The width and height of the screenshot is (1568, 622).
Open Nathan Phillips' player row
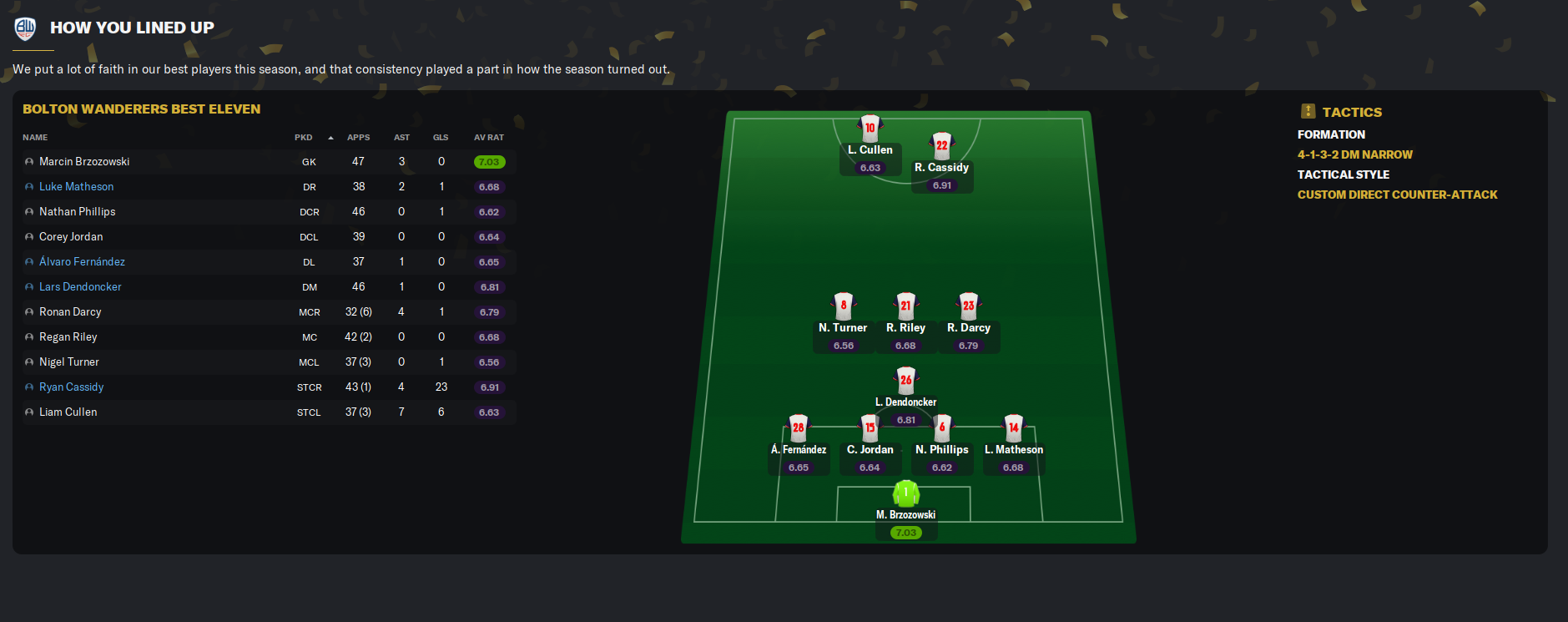pyautogui.click(x=78, y=212)
